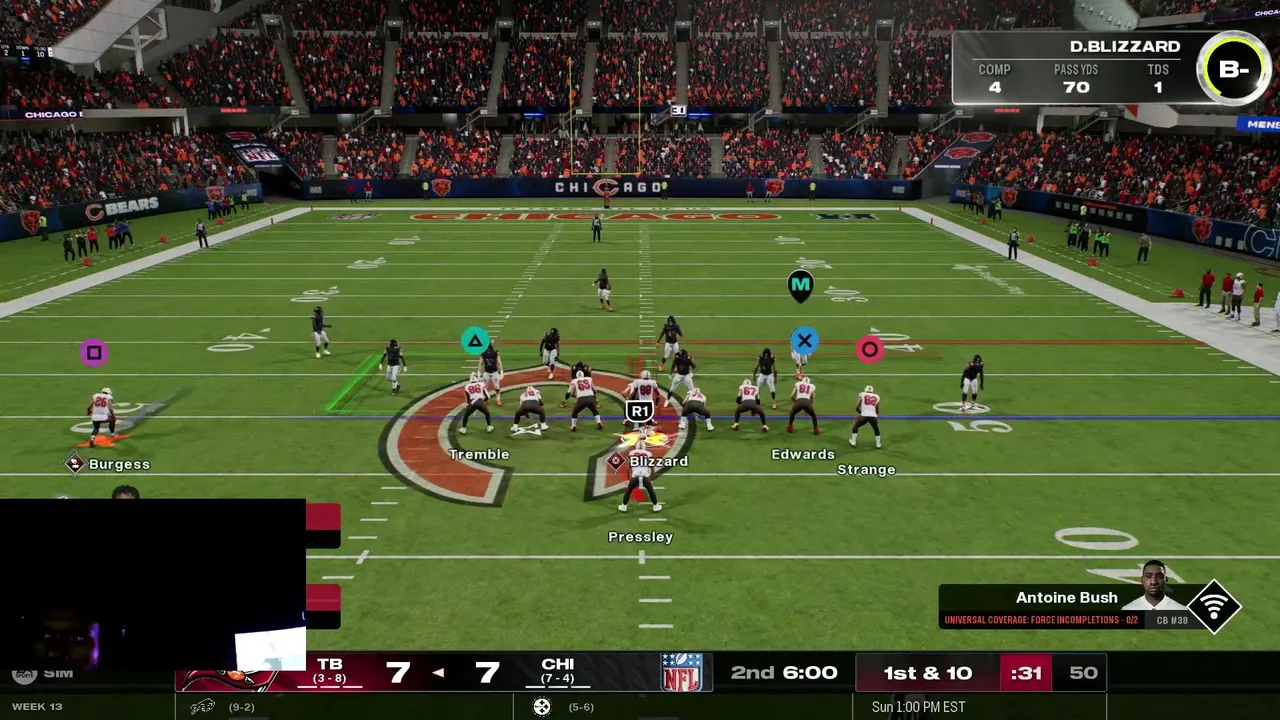
Task: Open the D.Blizzard passing grade panel
Action: [x=1110, y=68]
